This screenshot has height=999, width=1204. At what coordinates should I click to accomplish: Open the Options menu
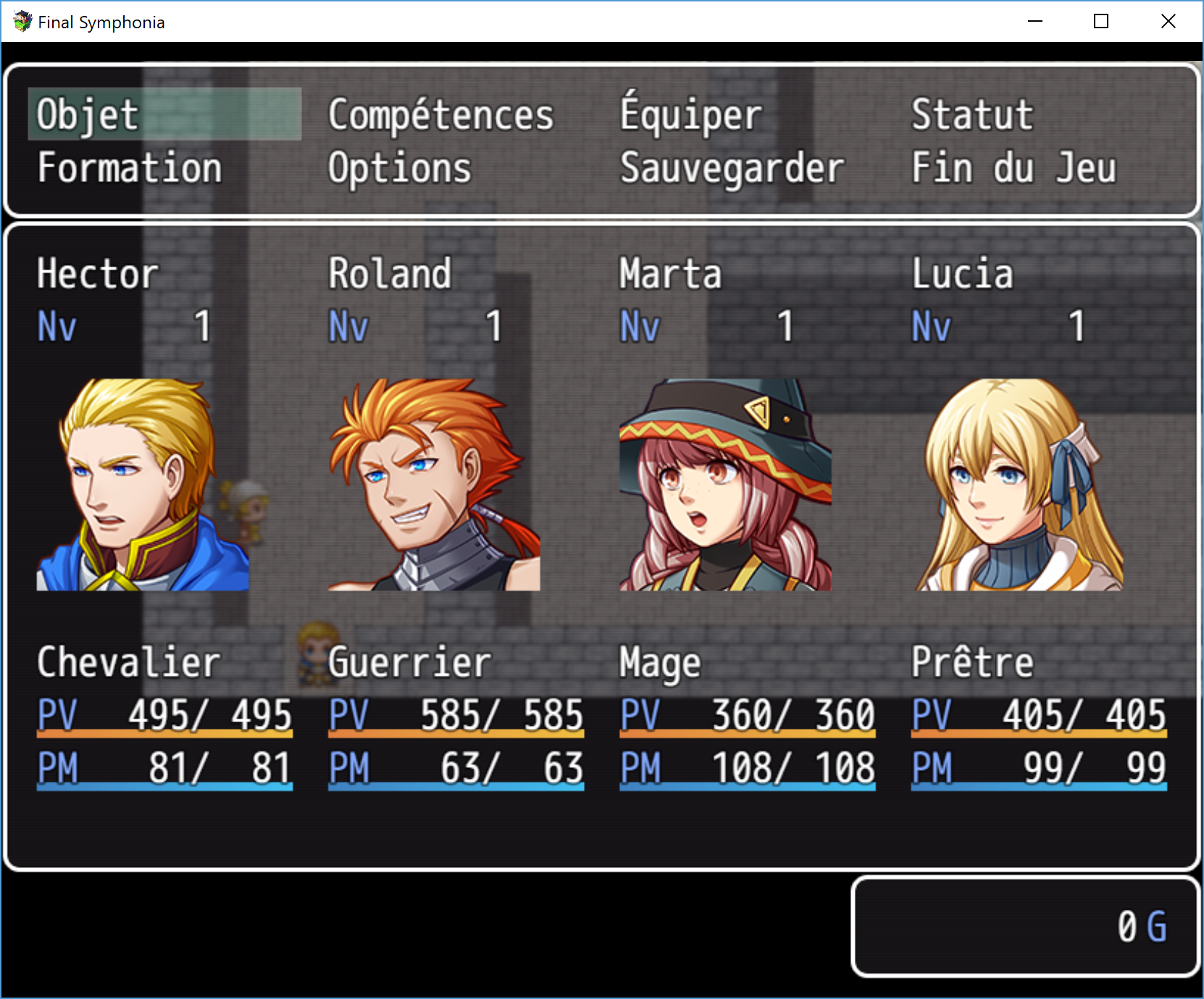coord(399,168)
